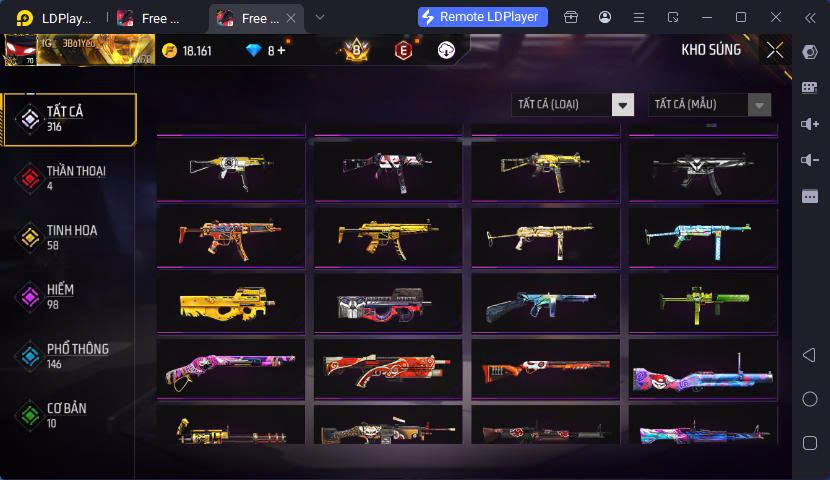Image resolution: width=830 pixels, height=480 pixels.
Task: Open the Tất Cả (Mẫu) dropdown
Action: pos(709,104)
